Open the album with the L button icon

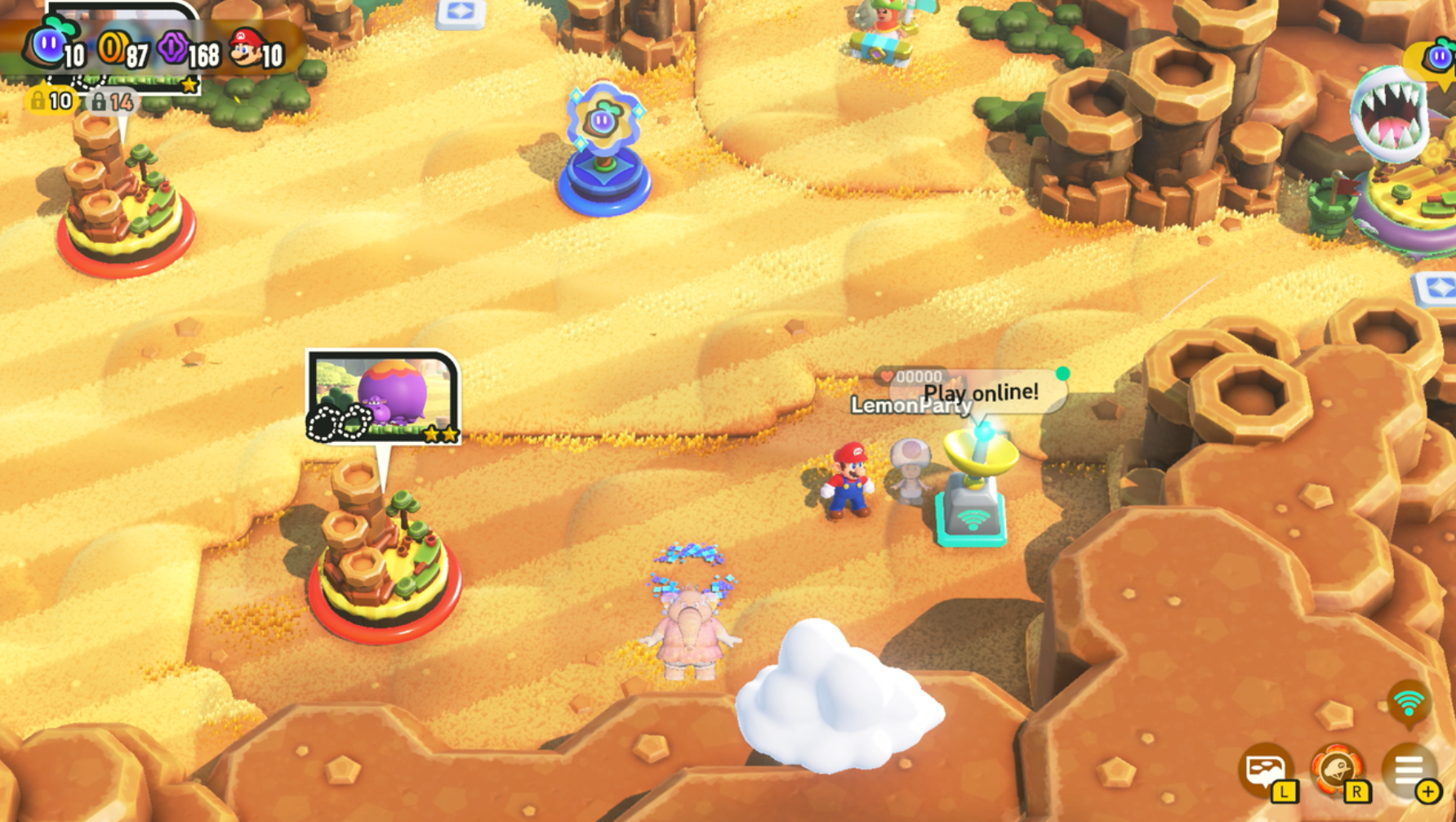[x=1266, y=771]
